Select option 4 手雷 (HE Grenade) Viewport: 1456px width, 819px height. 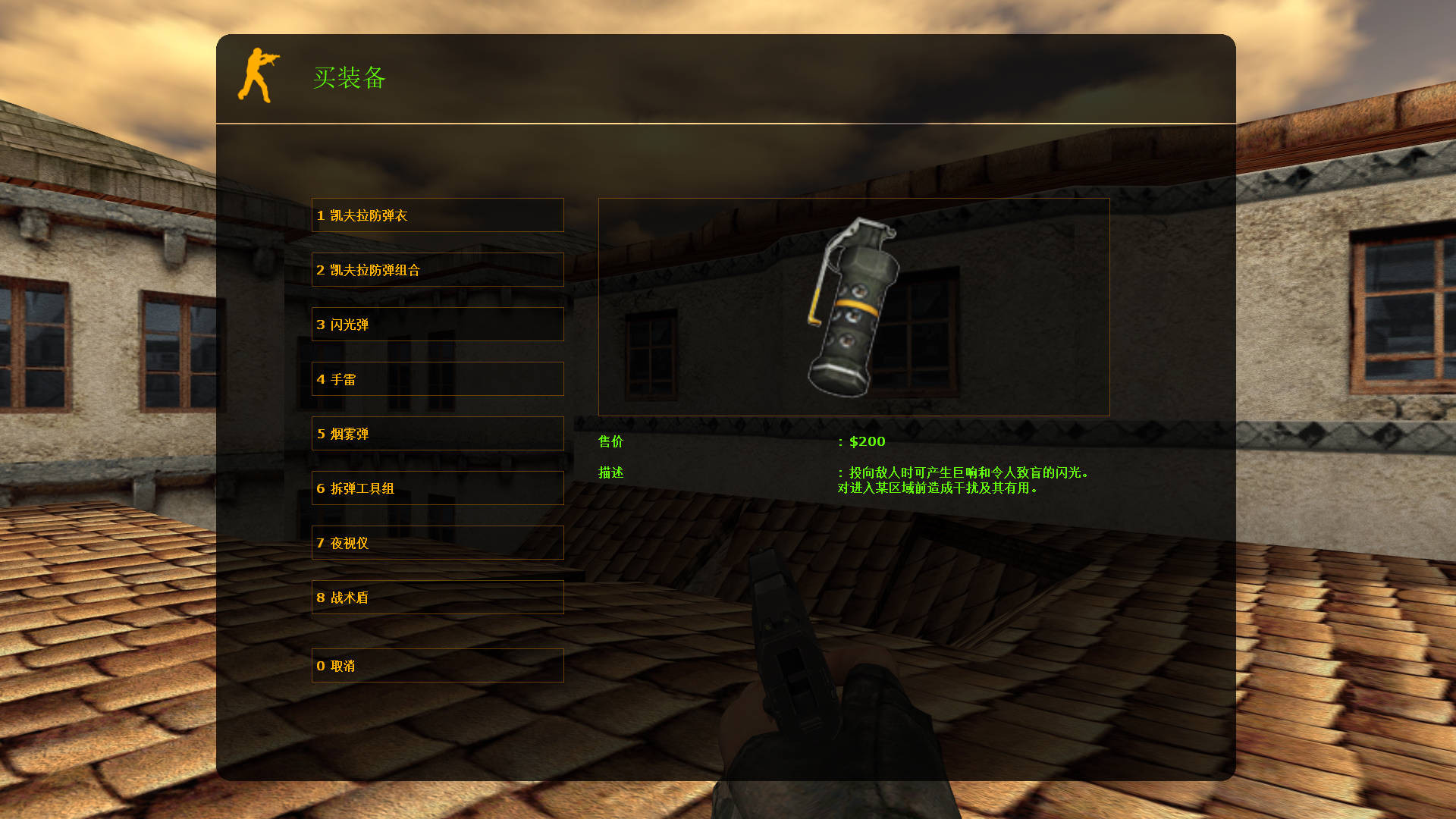tap(437, 379)
